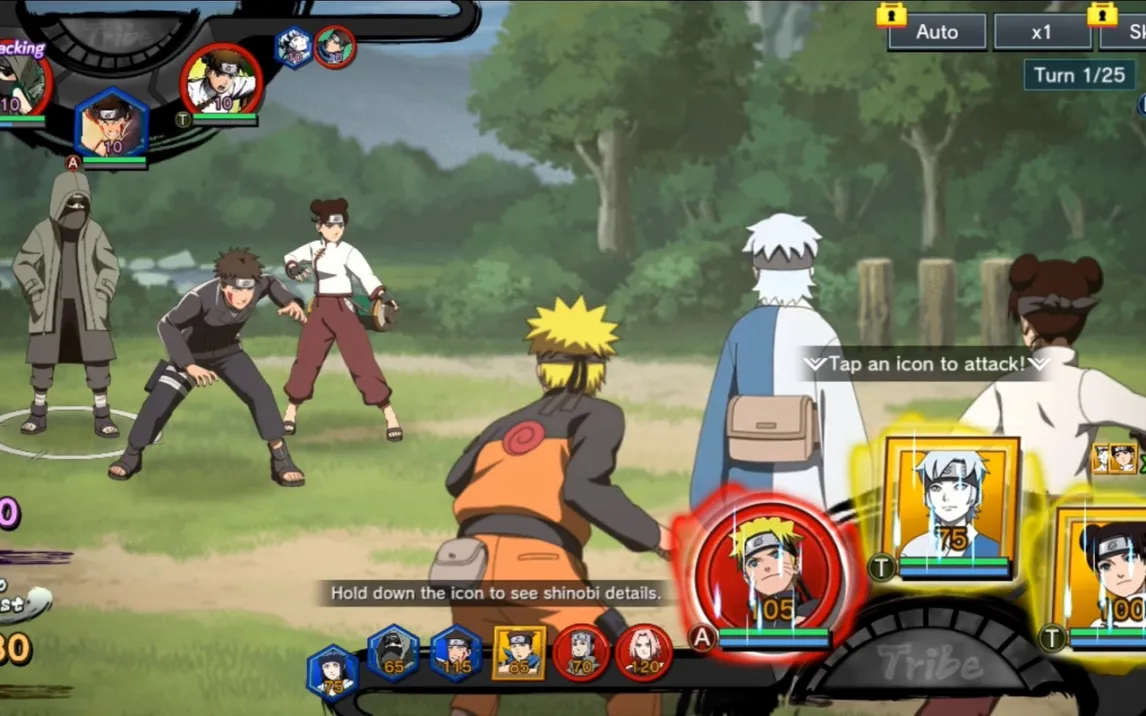Target enemy Tenten's red portrait icon
Image resolution: width=1146 pixels, height=716 pixels.
pos(221,81)
